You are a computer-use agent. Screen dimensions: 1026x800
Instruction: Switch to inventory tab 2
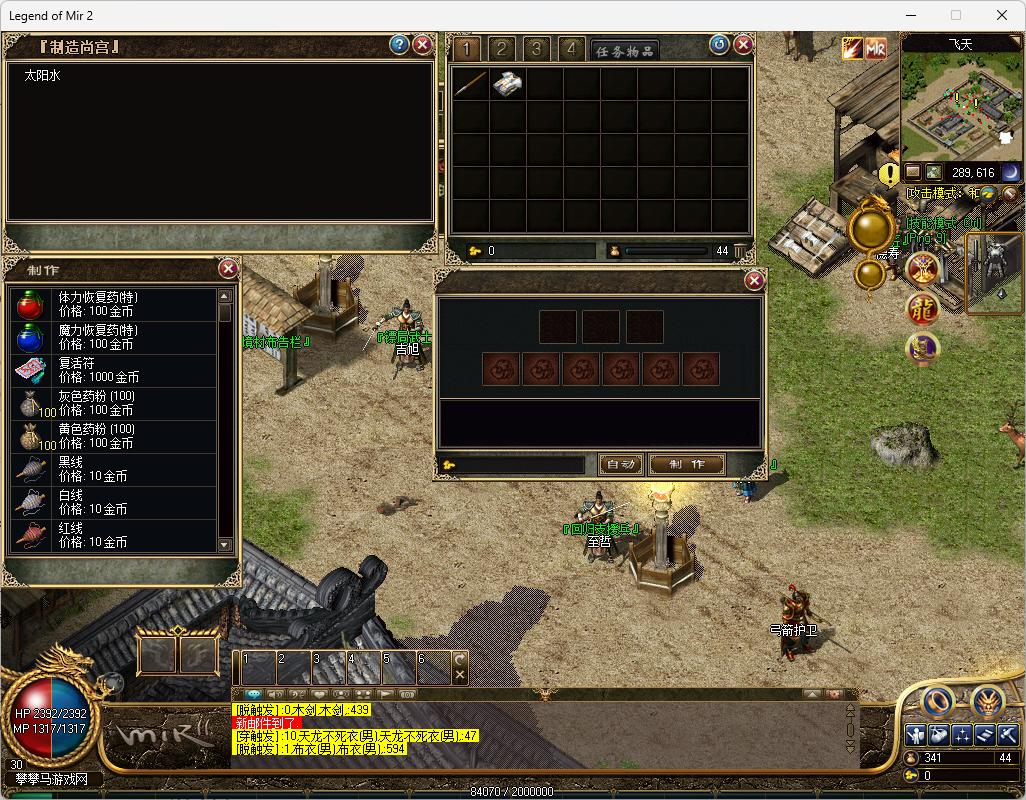(502, 49)
